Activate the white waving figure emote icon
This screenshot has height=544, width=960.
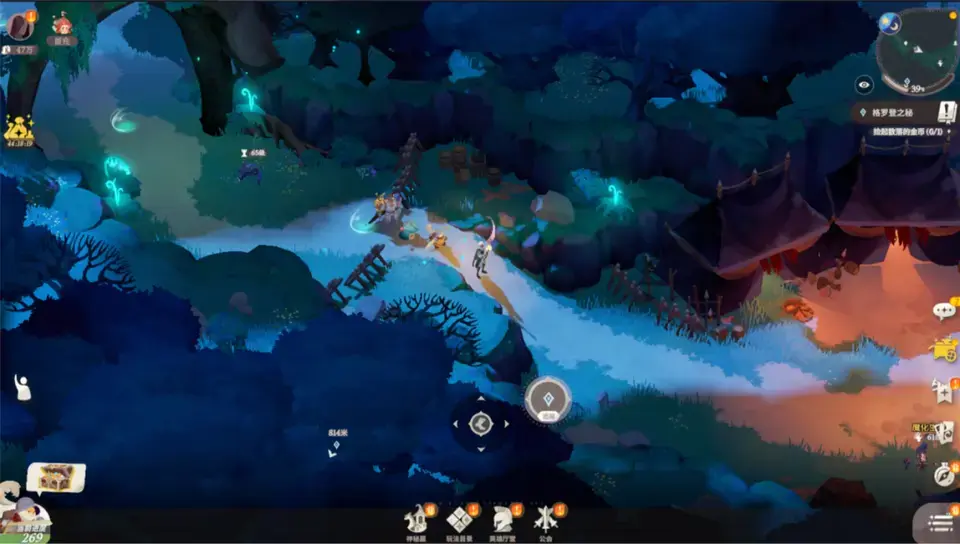[22, 387]
